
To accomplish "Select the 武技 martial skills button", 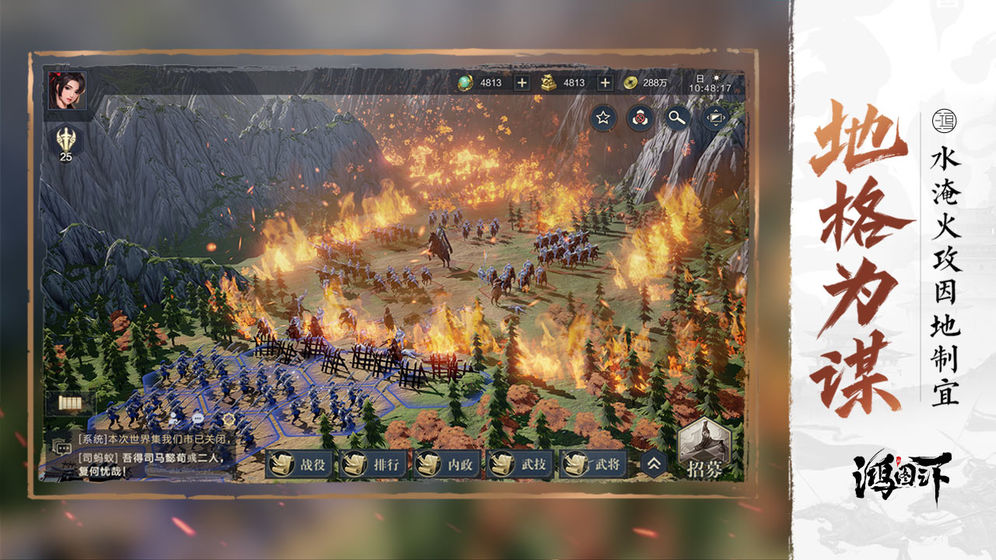I will click(x=520, y=463).
